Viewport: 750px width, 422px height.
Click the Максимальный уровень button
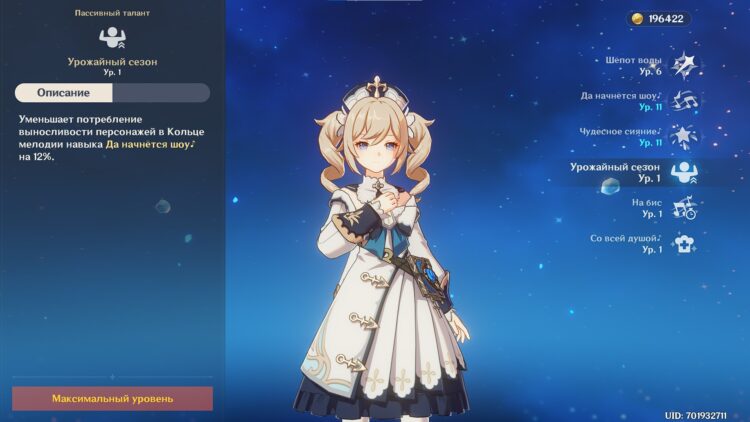112,398
